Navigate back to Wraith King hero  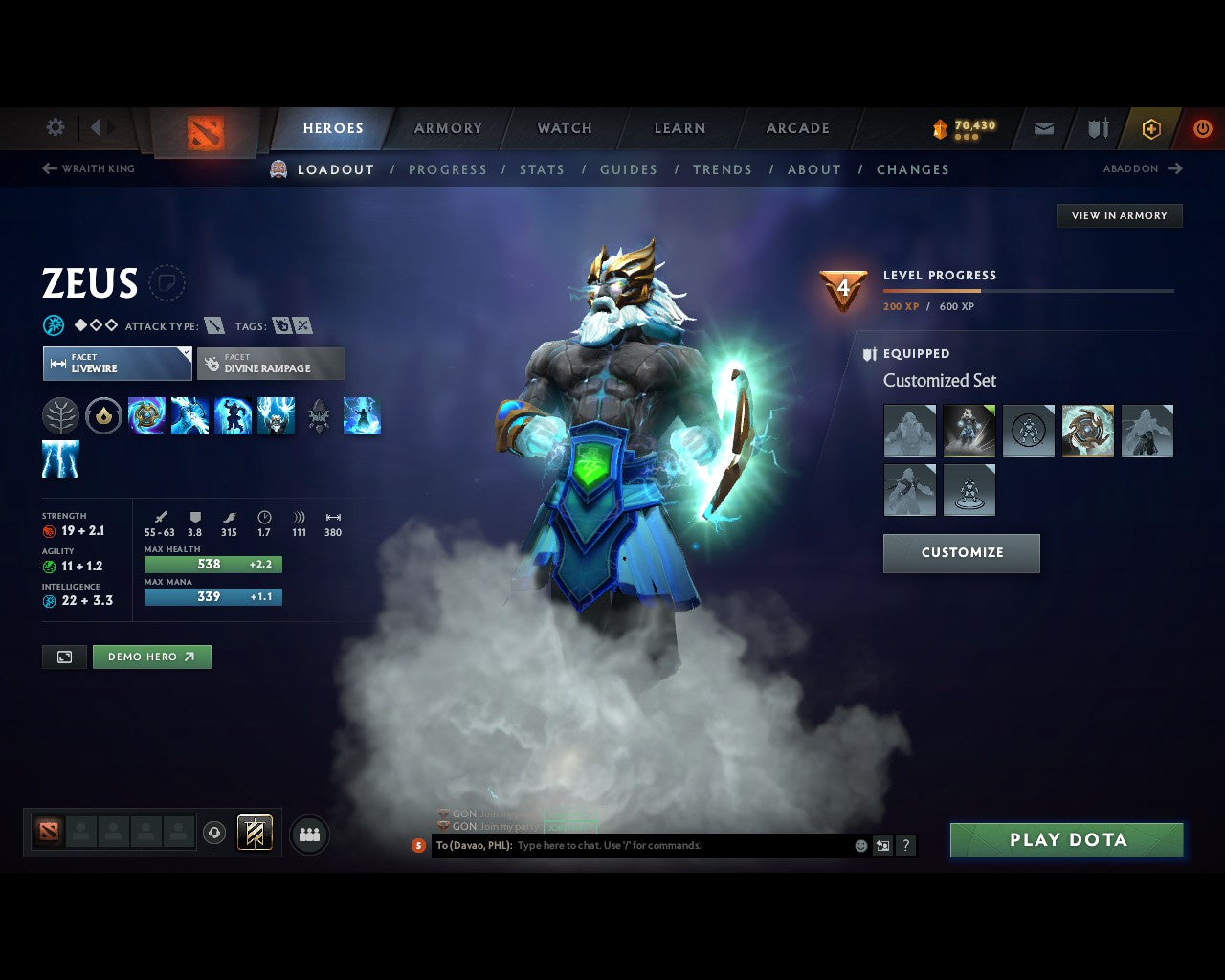pos(88,168)
